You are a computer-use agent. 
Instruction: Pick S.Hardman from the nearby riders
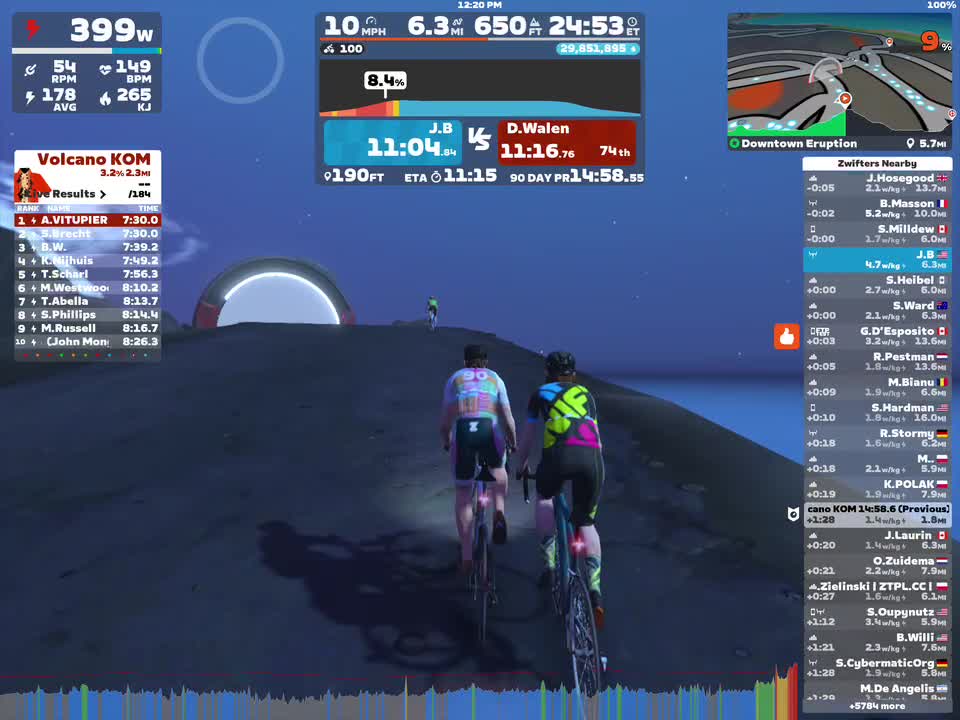[x=877, y=412]
